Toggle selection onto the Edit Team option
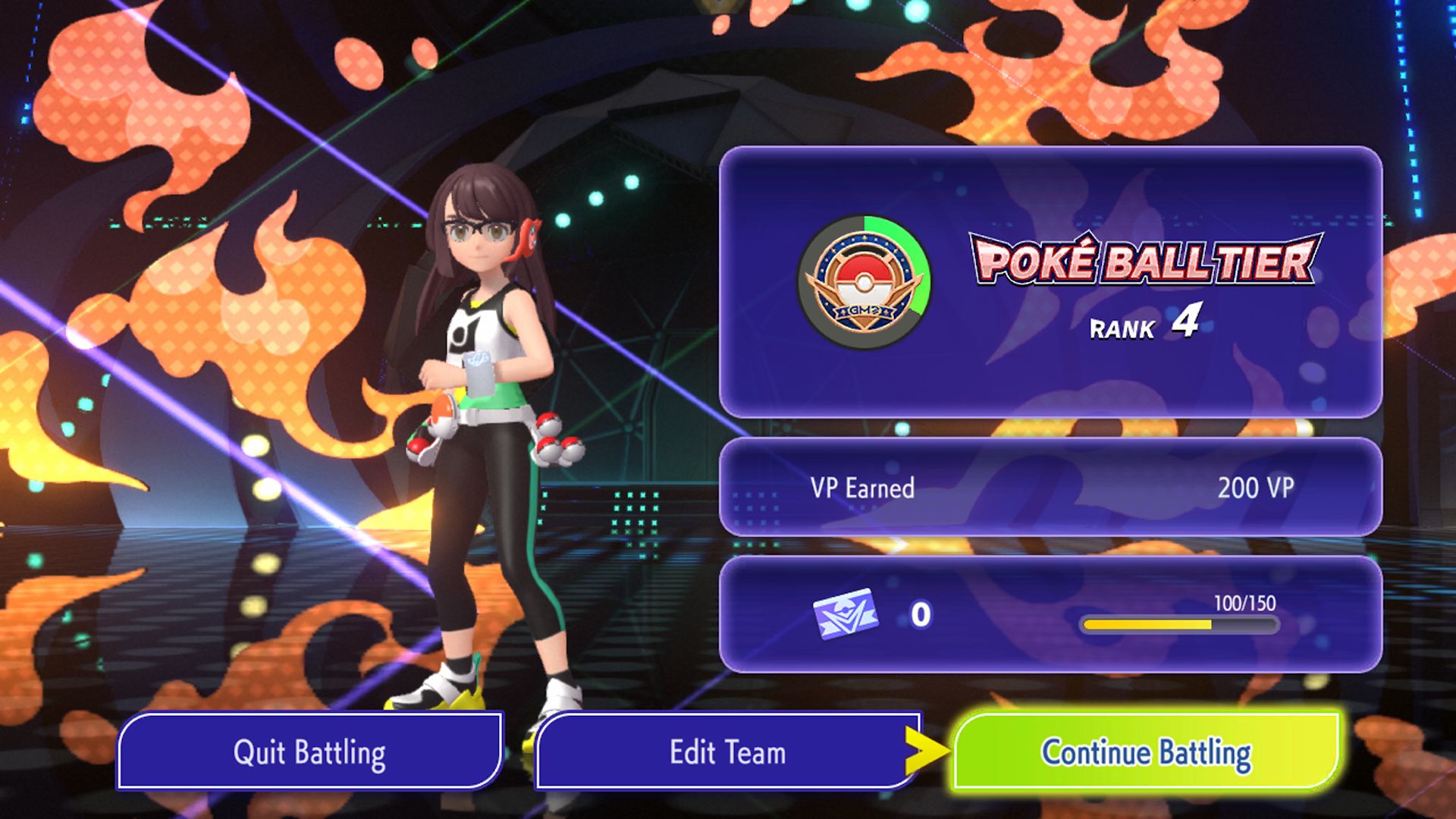 click(x=726, y=751)
